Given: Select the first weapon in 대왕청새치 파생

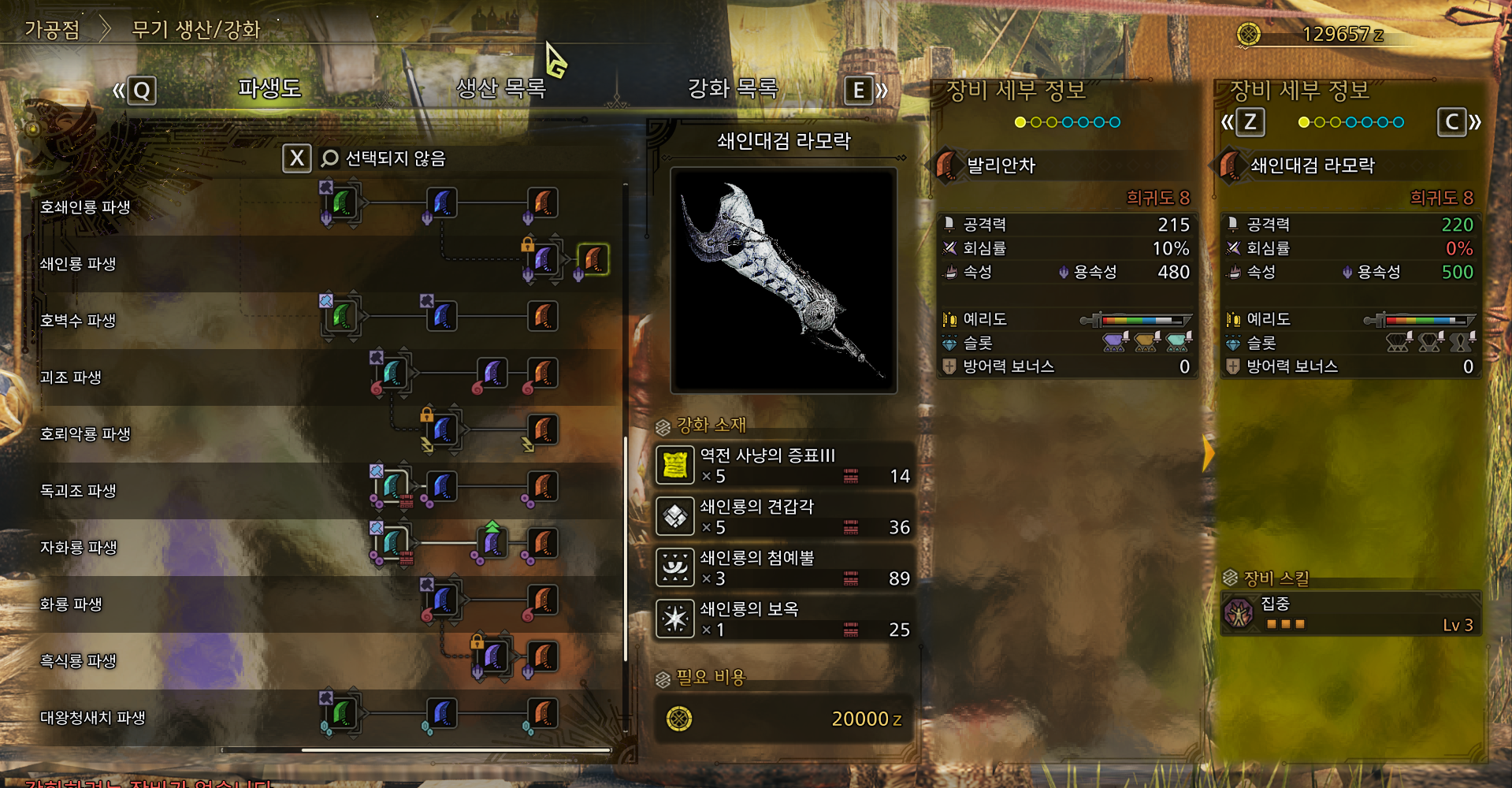Looking at the screenshot, I should [342, 713].
